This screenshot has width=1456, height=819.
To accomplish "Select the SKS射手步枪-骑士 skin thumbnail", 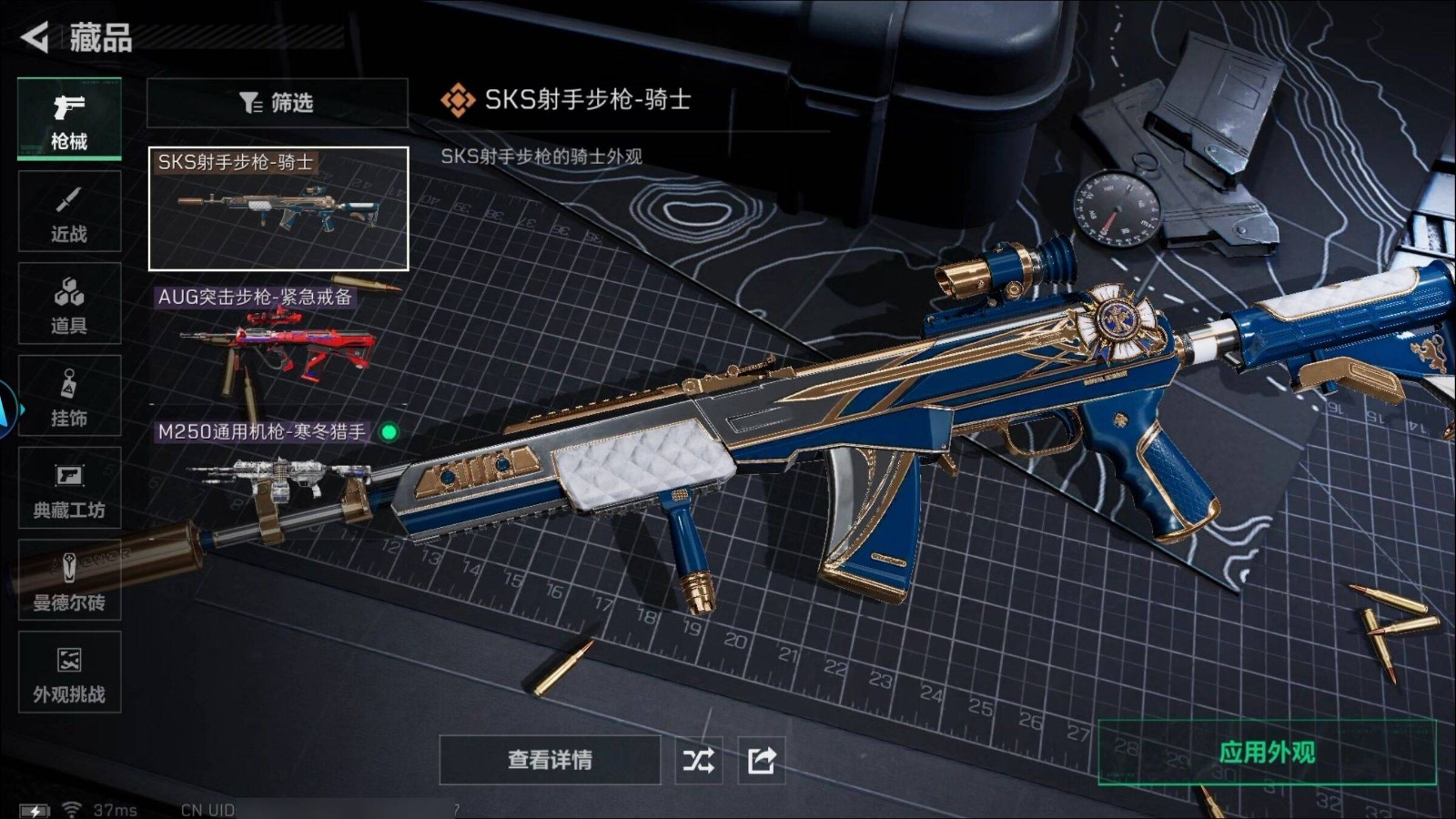I will (278, 209).
